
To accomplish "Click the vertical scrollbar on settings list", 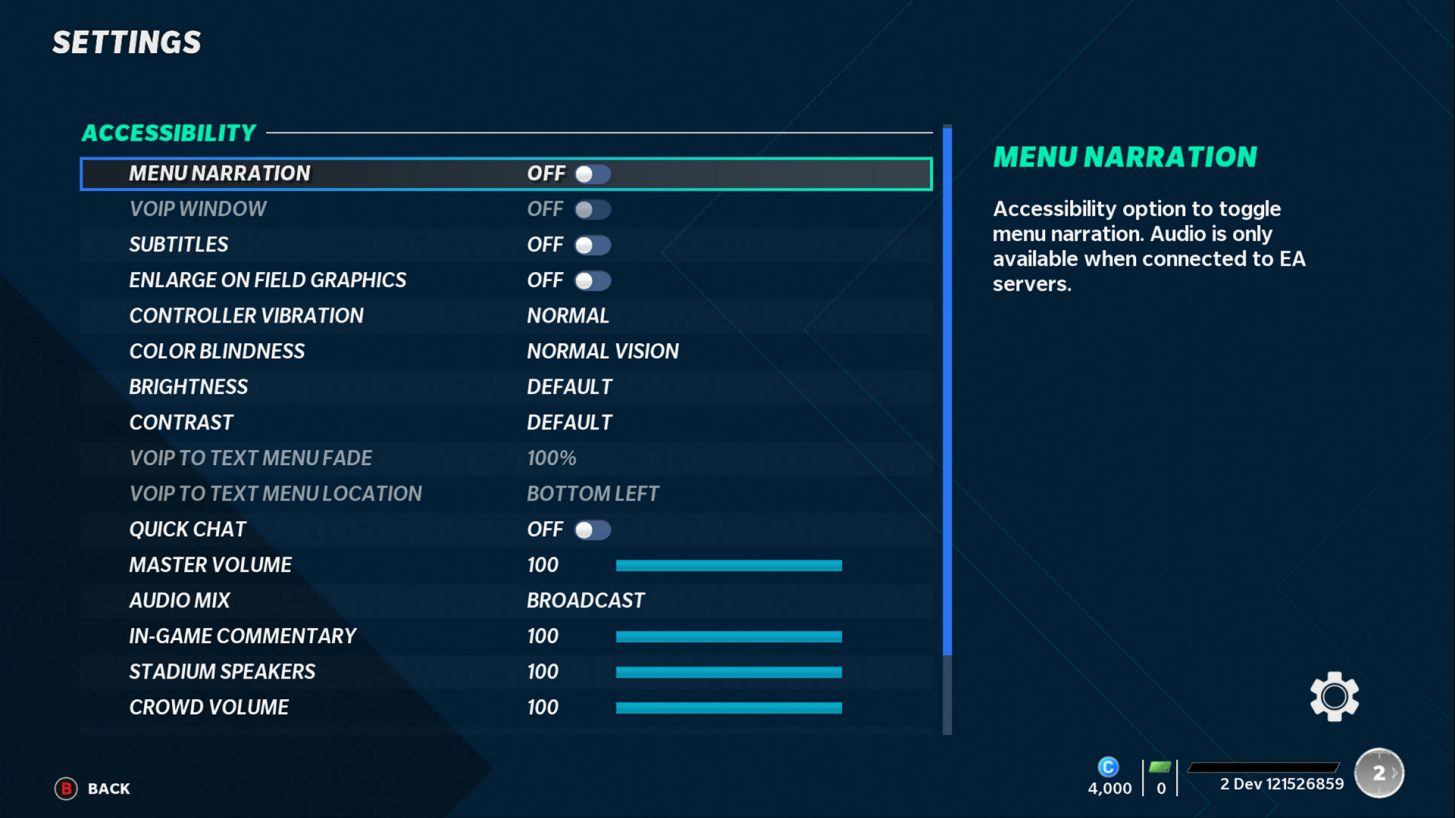I will 946,400.
